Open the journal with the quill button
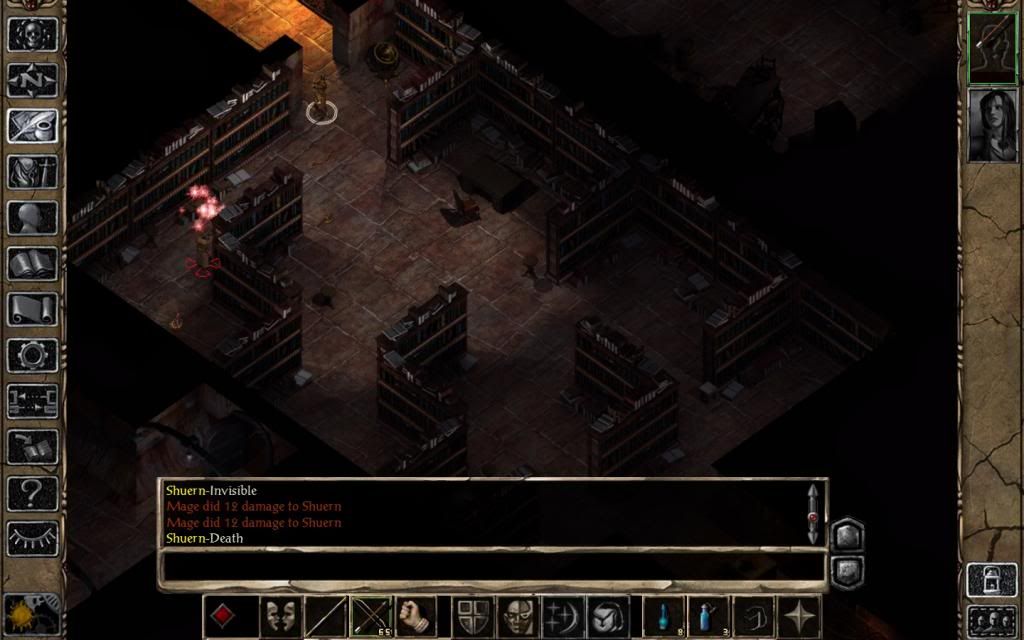The width and height of the screenshot is (1024, 640). click(x=32, y=125)
